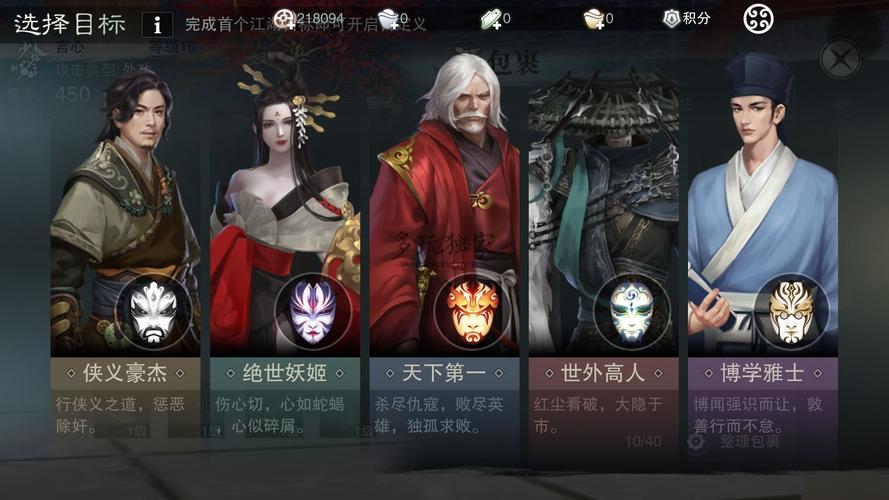Choose the 世外高人 straw-hat character card
889x500 pixels.
pos(603,250)
